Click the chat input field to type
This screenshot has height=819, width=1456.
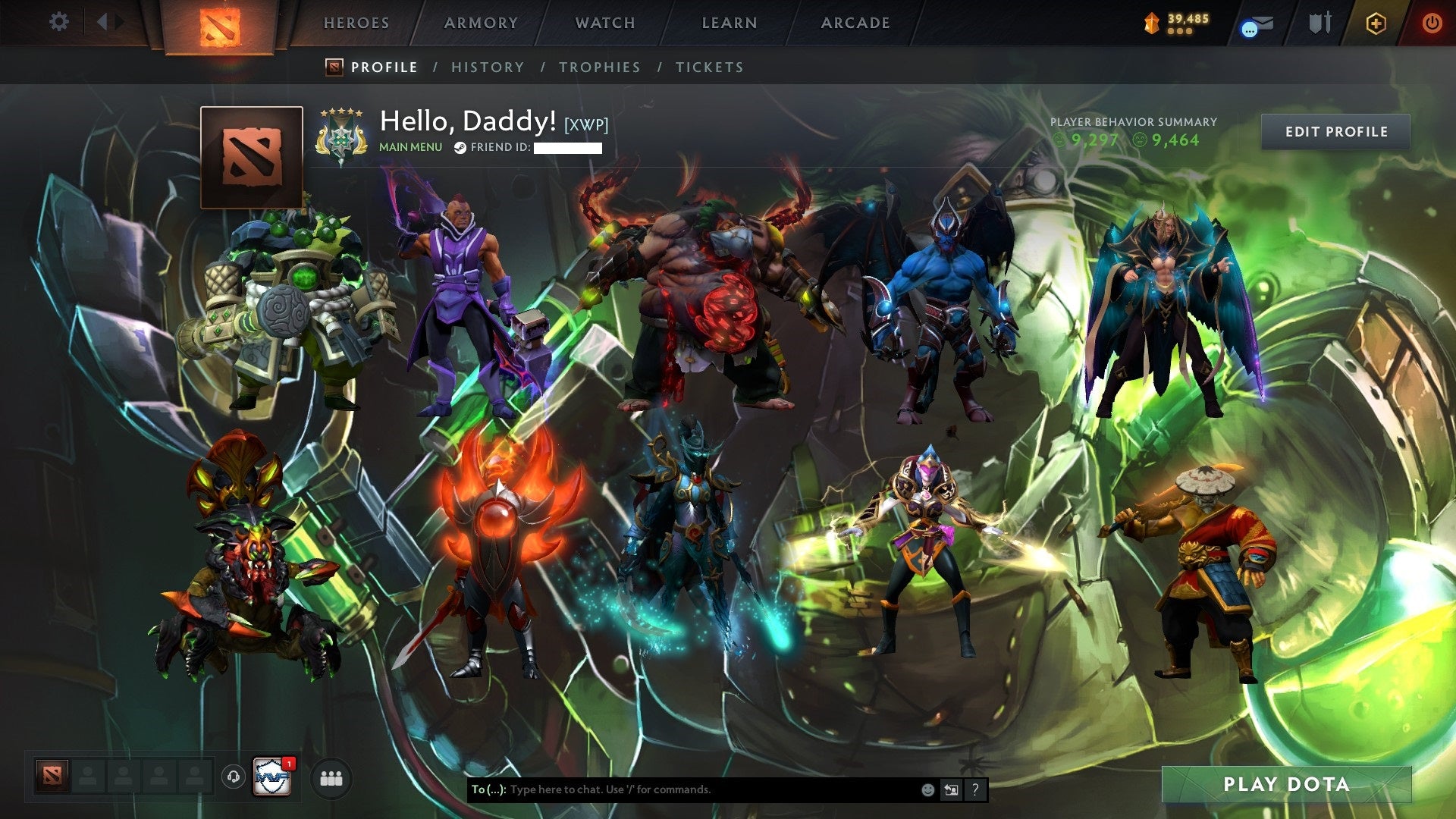[682, 789]
